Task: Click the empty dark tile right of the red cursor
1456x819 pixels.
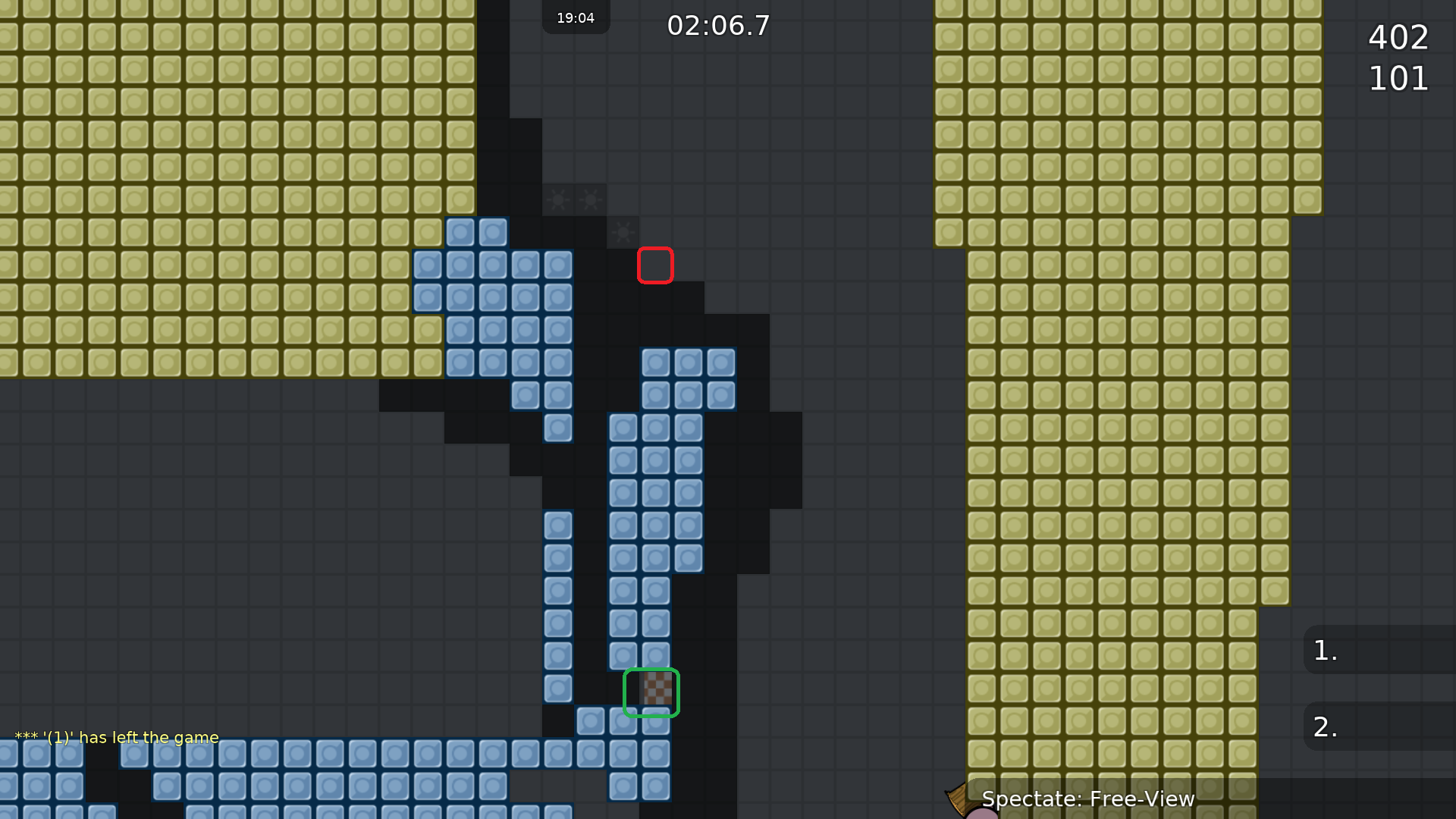Action: click(690, 264)
